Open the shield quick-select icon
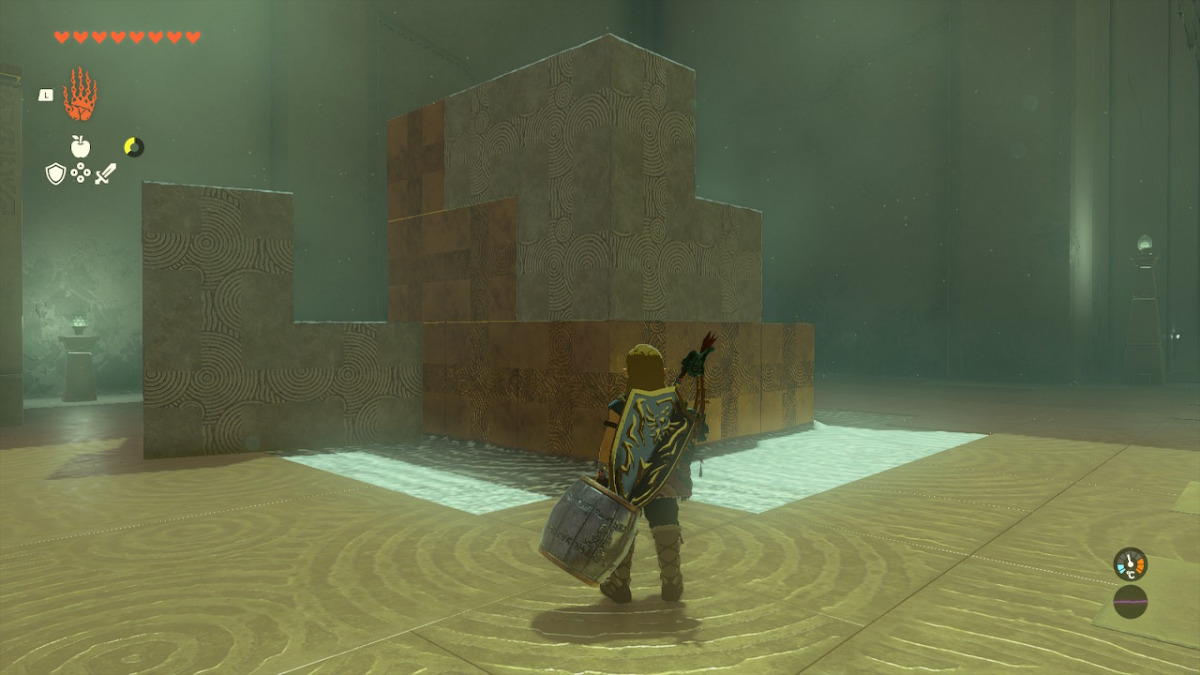Image resolution: width=1200 pixels, height=675 pixels. 56,174
